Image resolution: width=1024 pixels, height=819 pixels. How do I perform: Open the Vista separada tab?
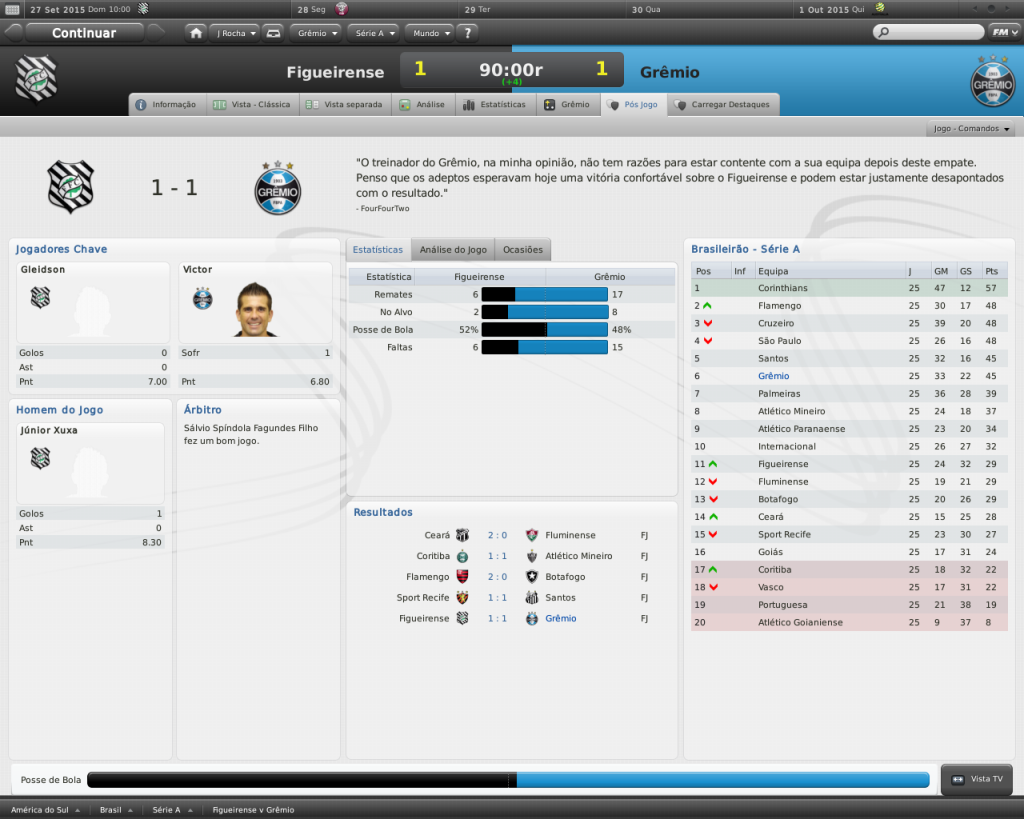point(344,104)
